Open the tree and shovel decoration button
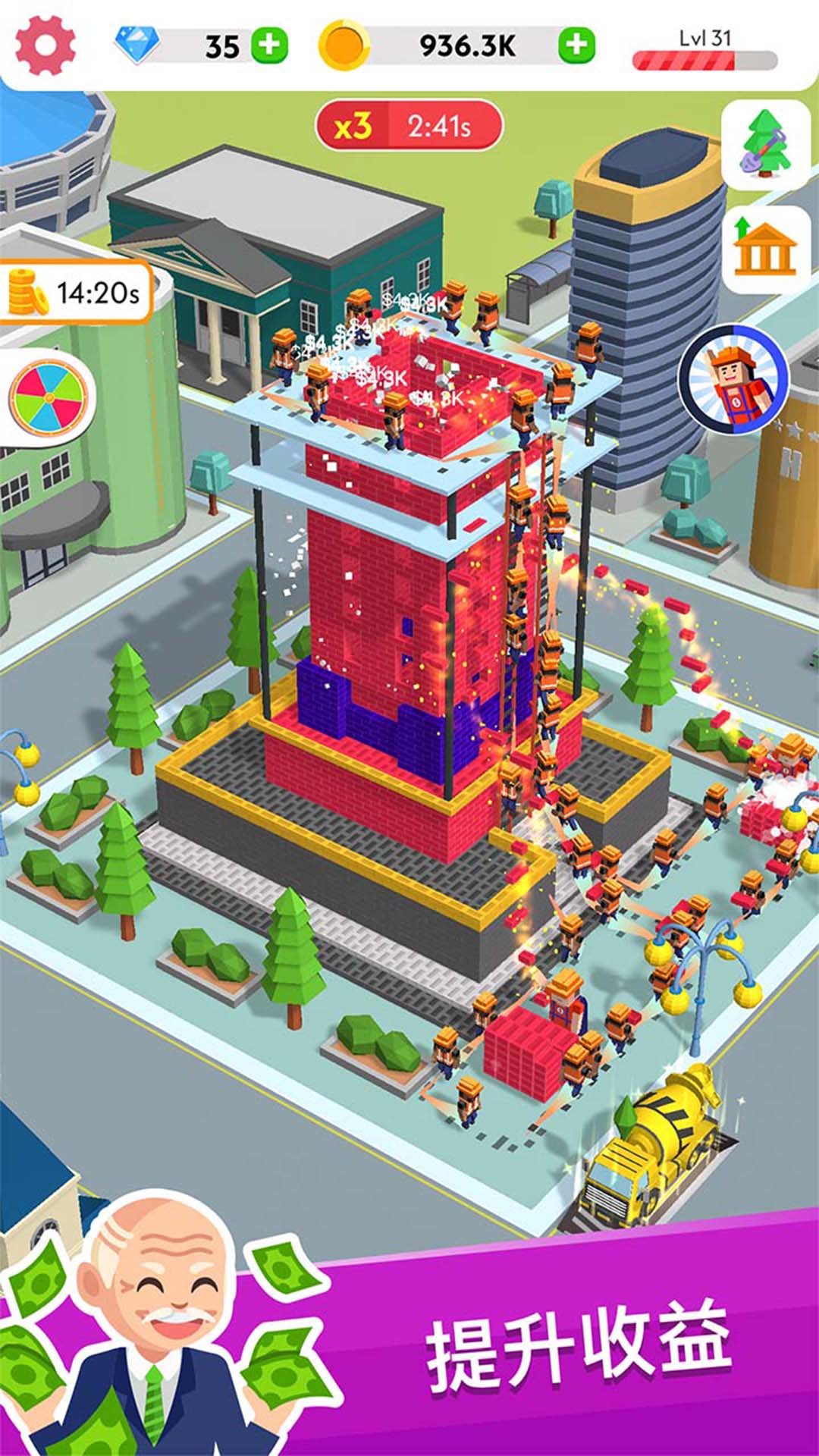The image size is (819, 1456). pyautogui.click(x=766, y=143)
